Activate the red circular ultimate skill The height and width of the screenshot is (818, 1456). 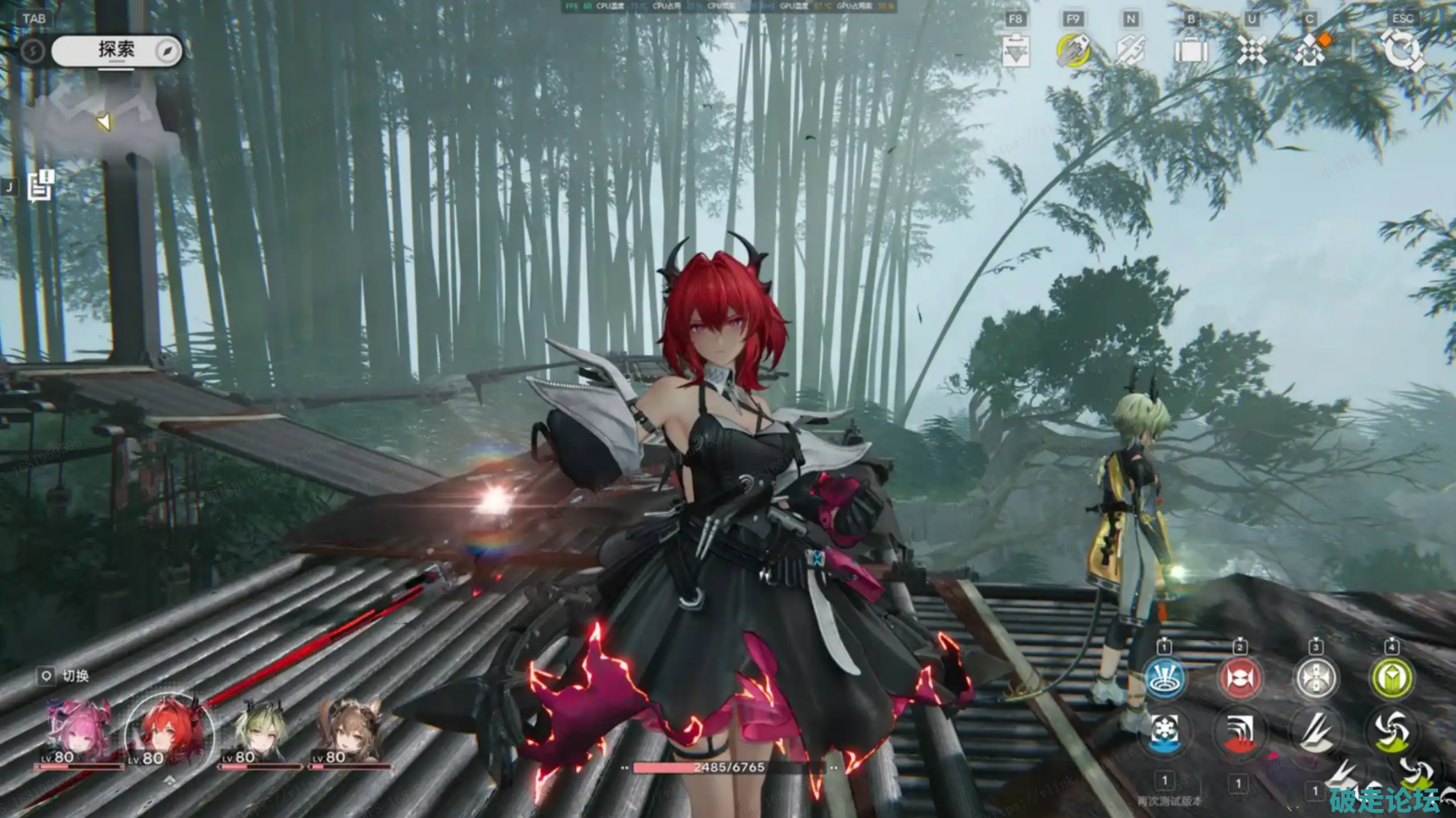[x=1240, y=678]
